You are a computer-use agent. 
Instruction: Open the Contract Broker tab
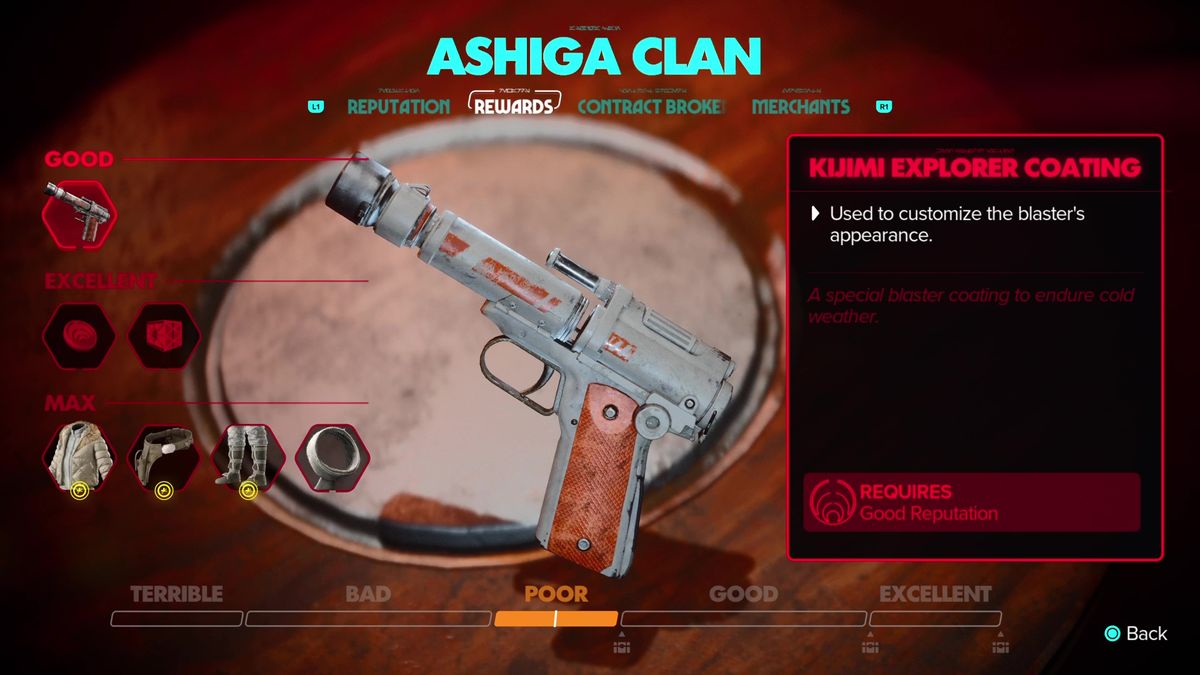coord(651,107)
